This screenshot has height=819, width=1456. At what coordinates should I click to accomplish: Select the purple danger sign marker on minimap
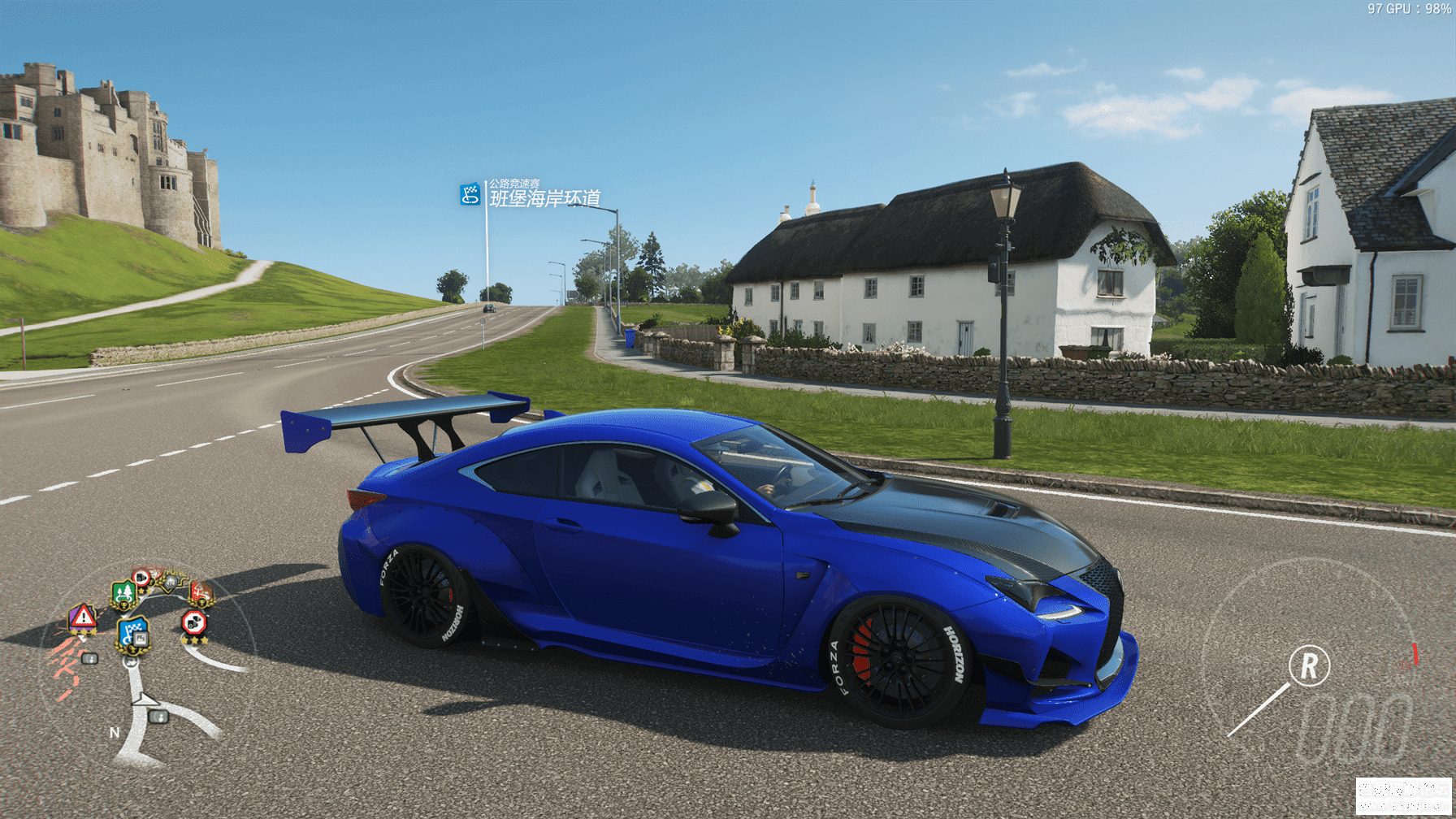coord(82,618)
